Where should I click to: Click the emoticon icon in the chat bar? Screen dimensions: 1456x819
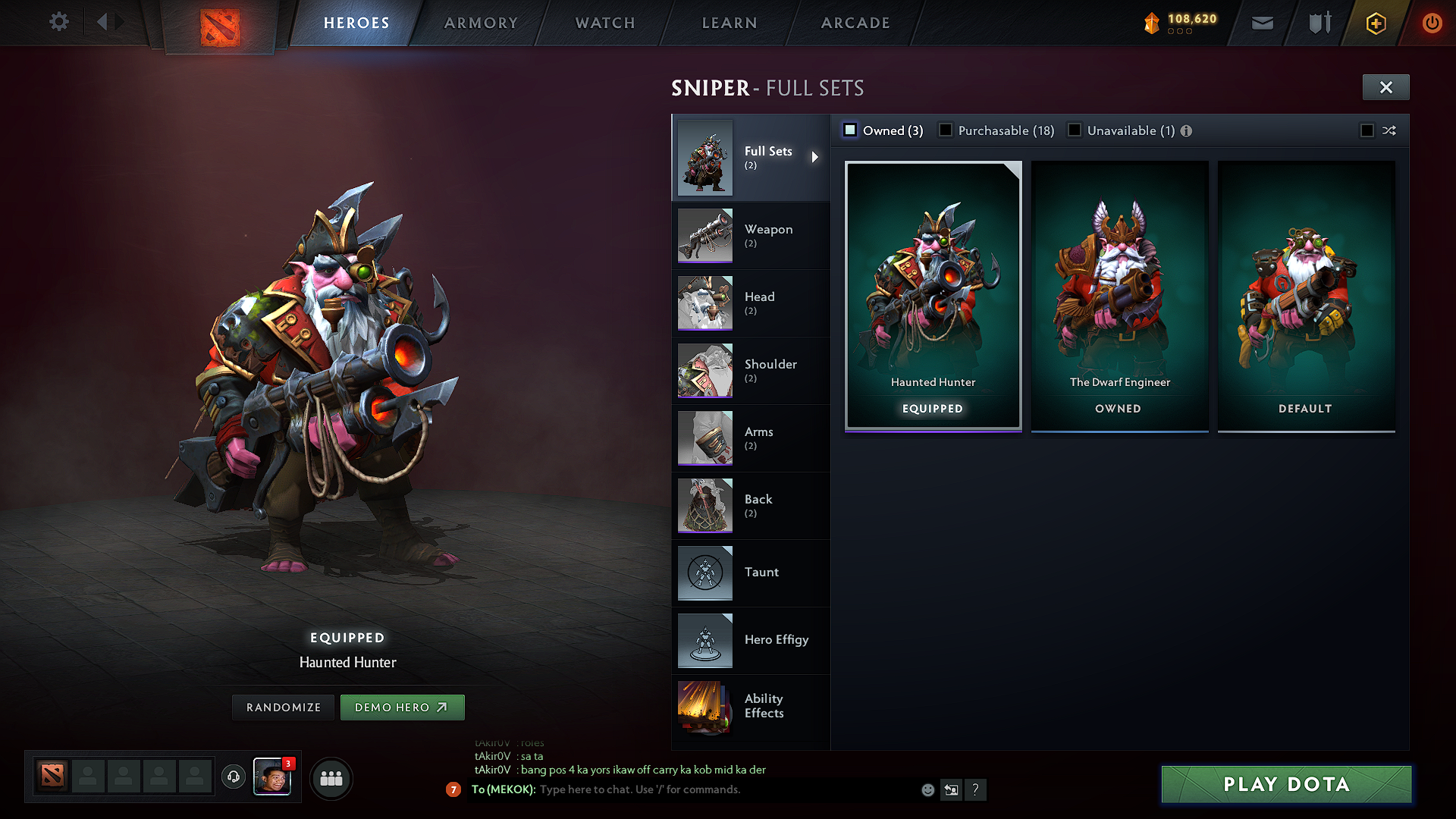(x=927, y=789)
